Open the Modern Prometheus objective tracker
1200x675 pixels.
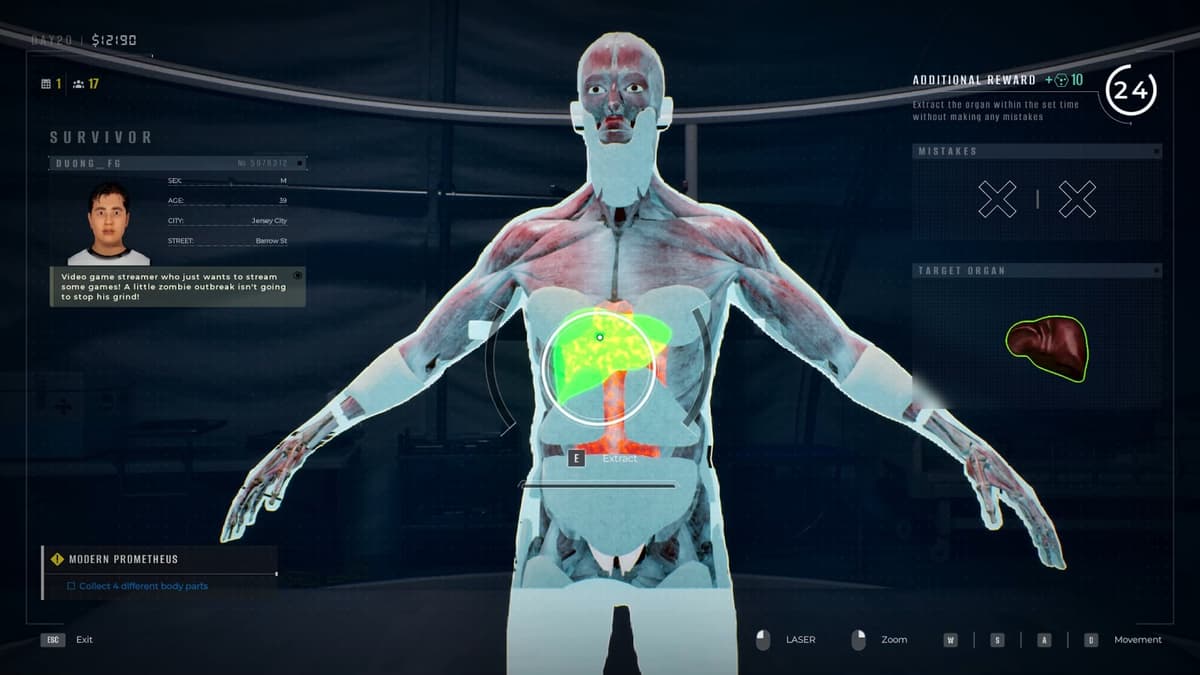(123, 559)
